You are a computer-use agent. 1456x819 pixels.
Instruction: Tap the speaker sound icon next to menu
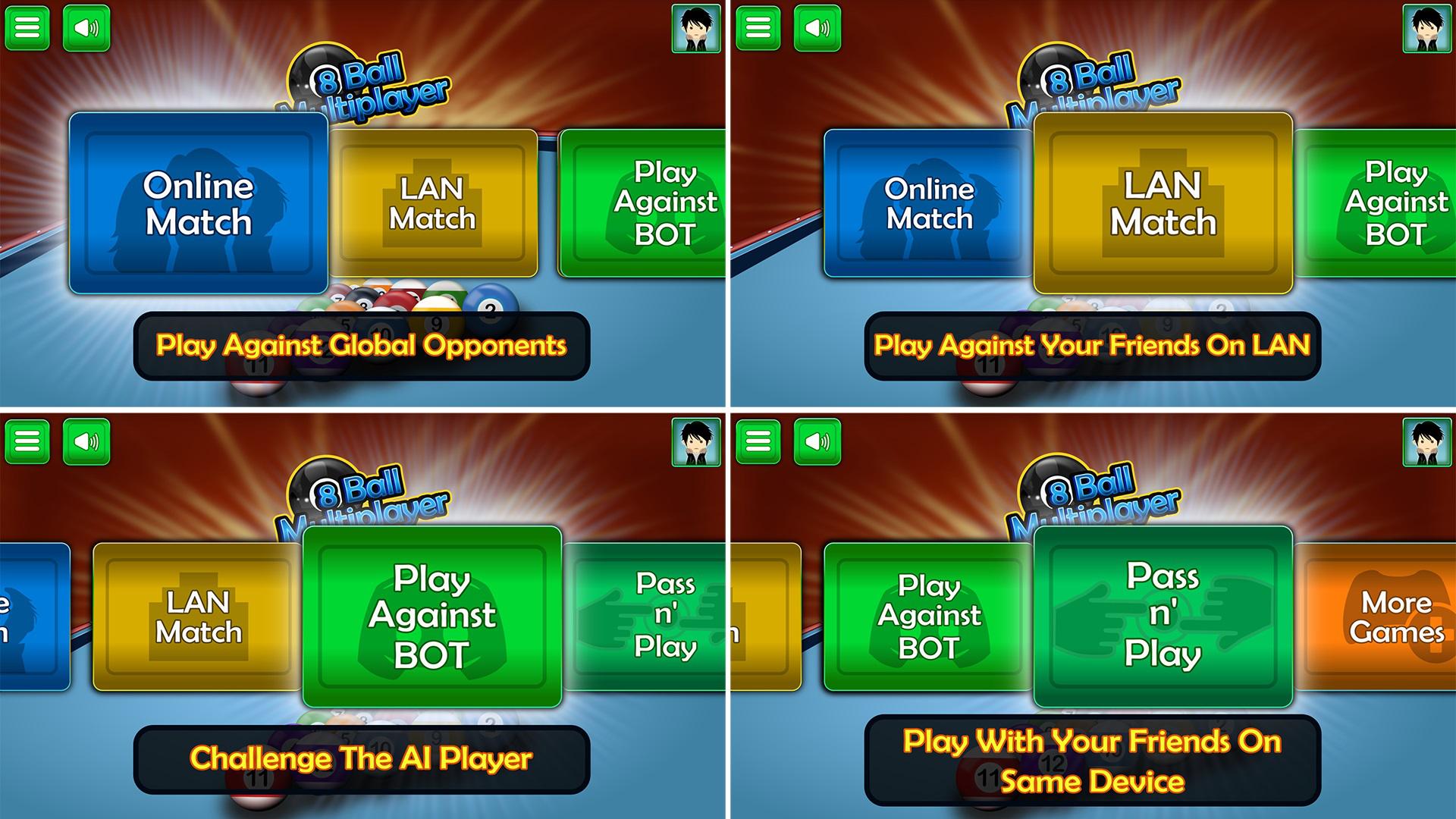(87, 28)
